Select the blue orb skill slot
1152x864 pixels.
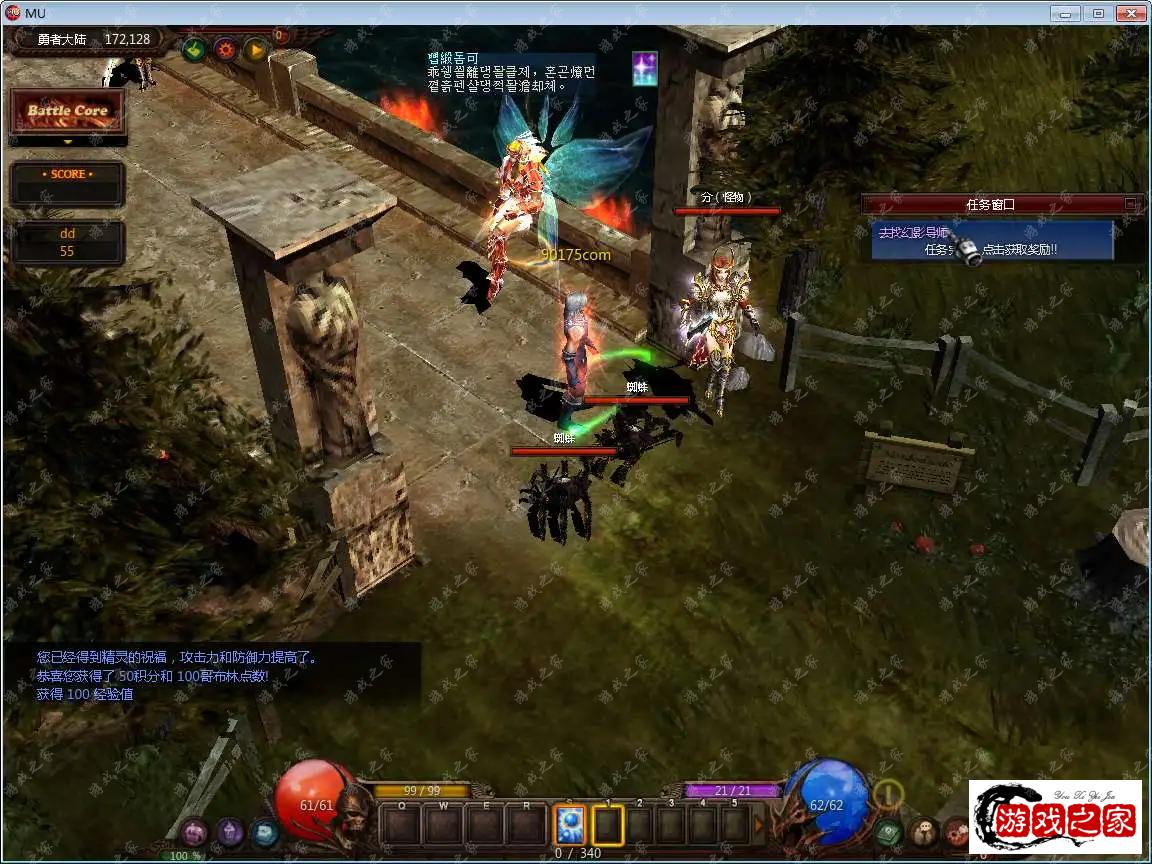pos(570,825)
